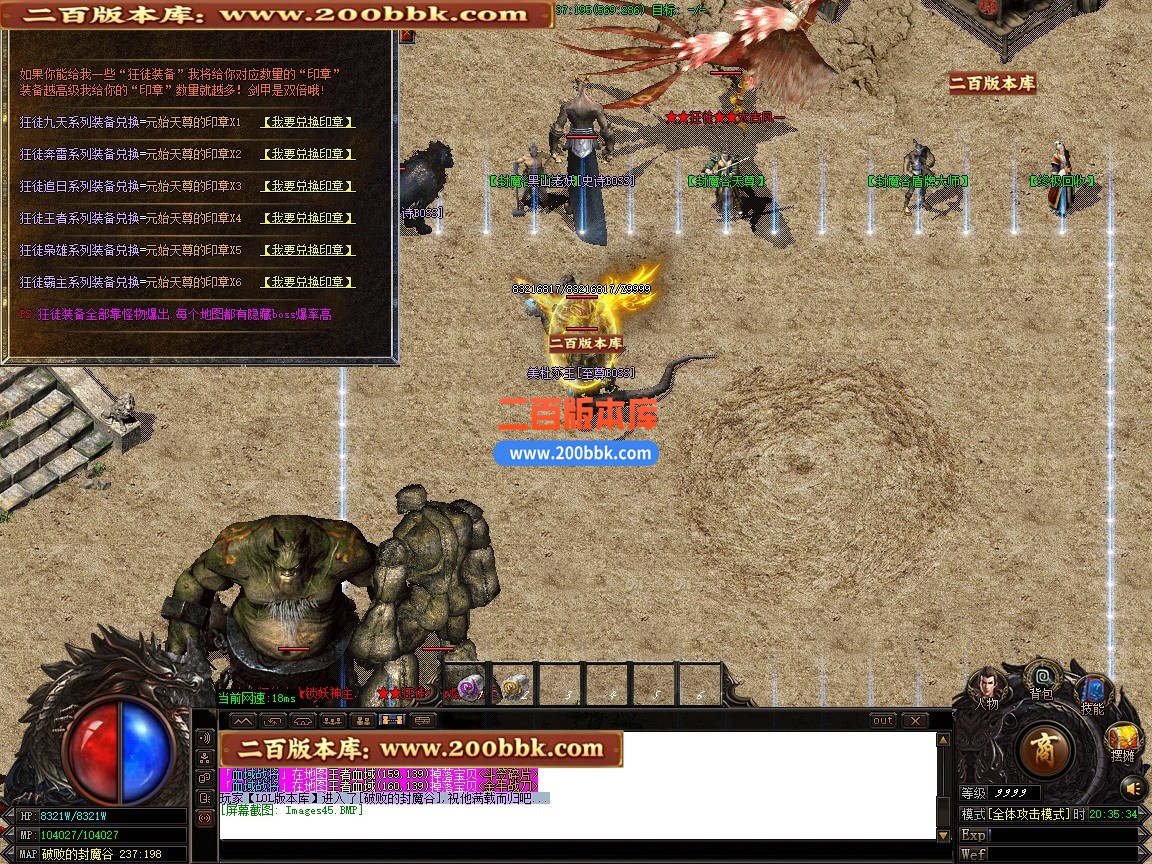Open the 商 shop button
The height and width of the screenshot is (864, 1152).
(x=1045, y=749)
